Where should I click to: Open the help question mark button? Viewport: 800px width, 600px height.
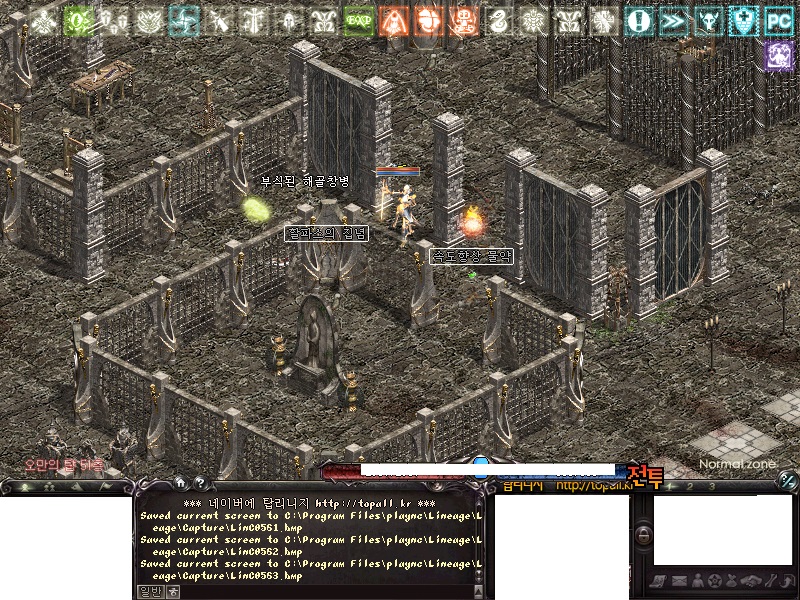[198, 482]
